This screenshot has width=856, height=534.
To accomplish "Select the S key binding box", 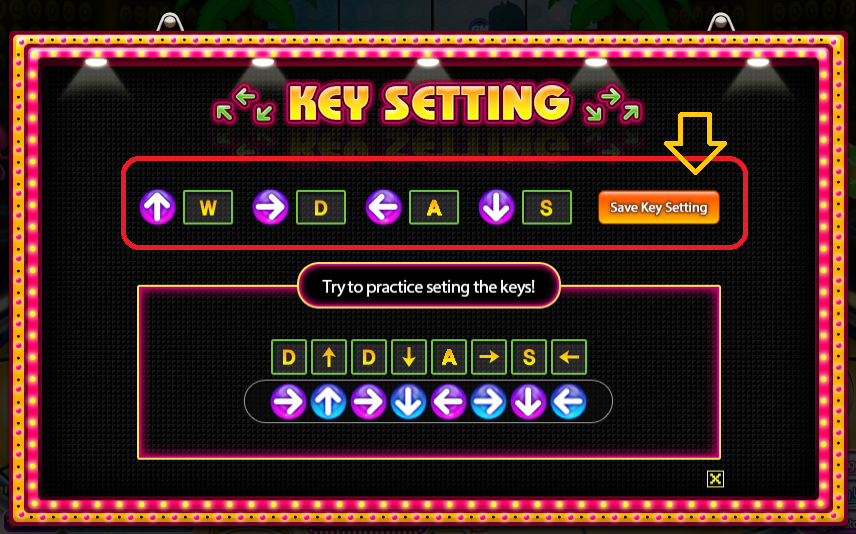I will click(546, 208).
